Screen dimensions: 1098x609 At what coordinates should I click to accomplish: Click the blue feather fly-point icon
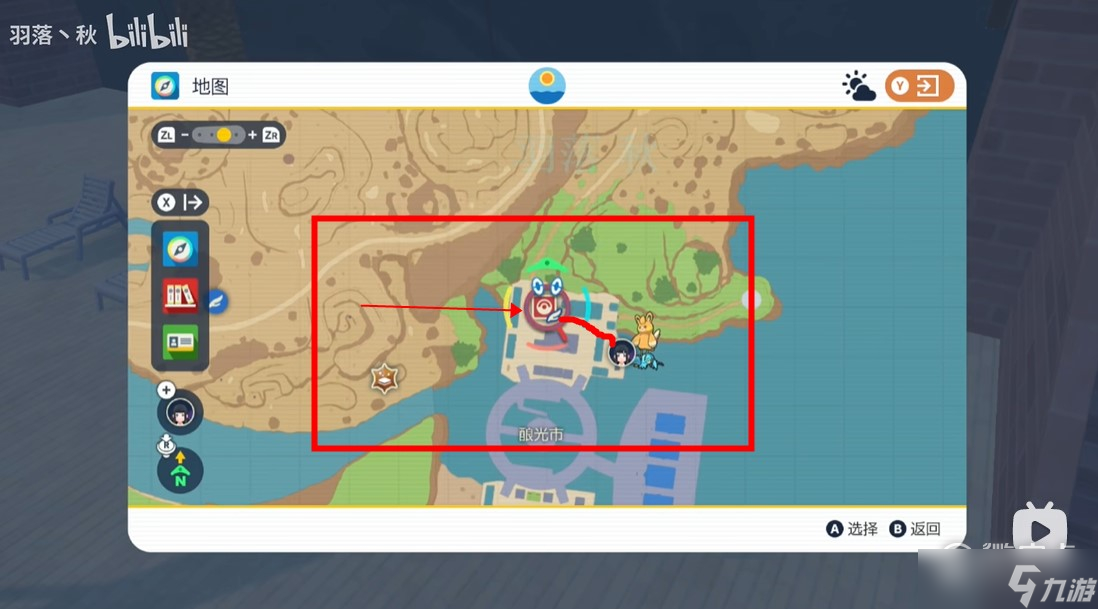pyautogui.click(x=217, y=300)
